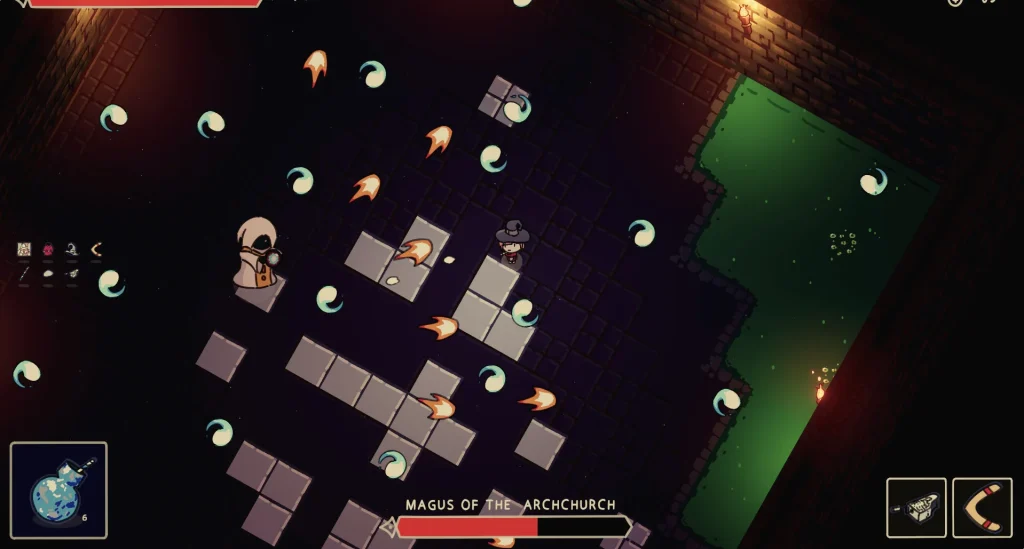
Task: Click the pale stone passive item icon
Action: [48, 273]
